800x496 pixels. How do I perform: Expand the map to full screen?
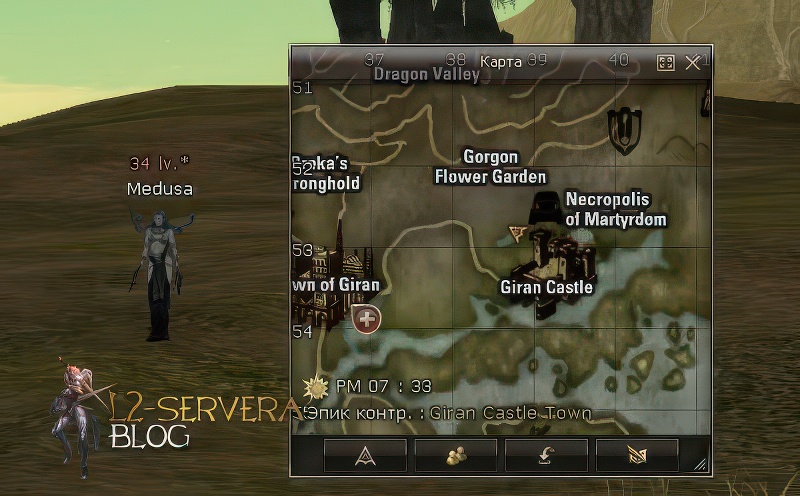pyautogui.click(x=666, y=62)
